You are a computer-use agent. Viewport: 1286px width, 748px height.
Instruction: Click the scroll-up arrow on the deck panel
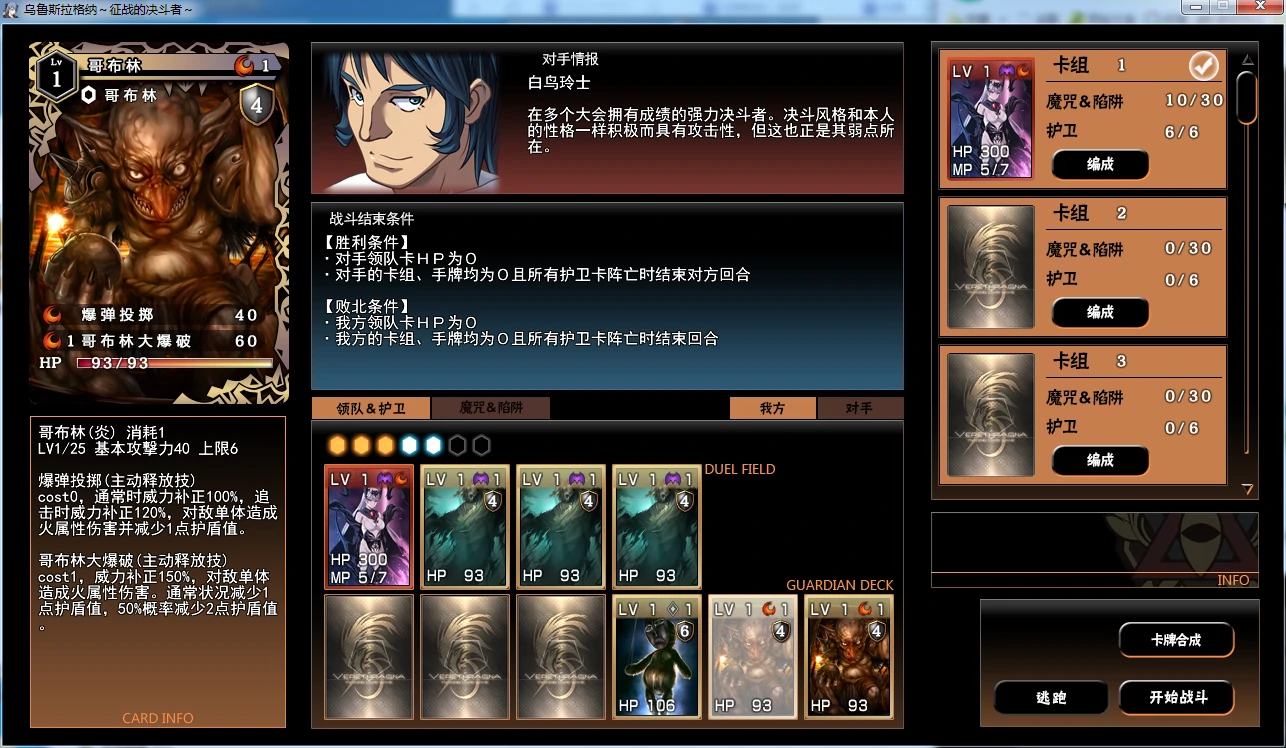tap(1247, 59)
